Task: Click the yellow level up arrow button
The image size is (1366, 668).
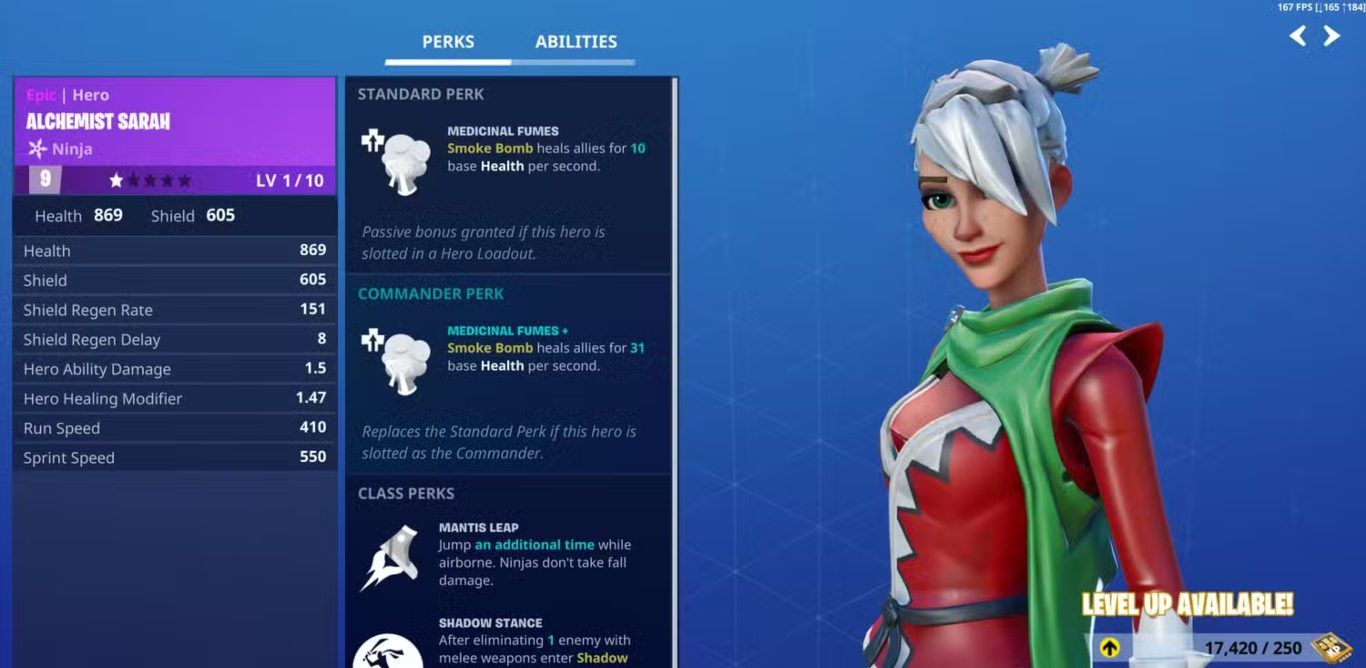Action: (1110, 648)
